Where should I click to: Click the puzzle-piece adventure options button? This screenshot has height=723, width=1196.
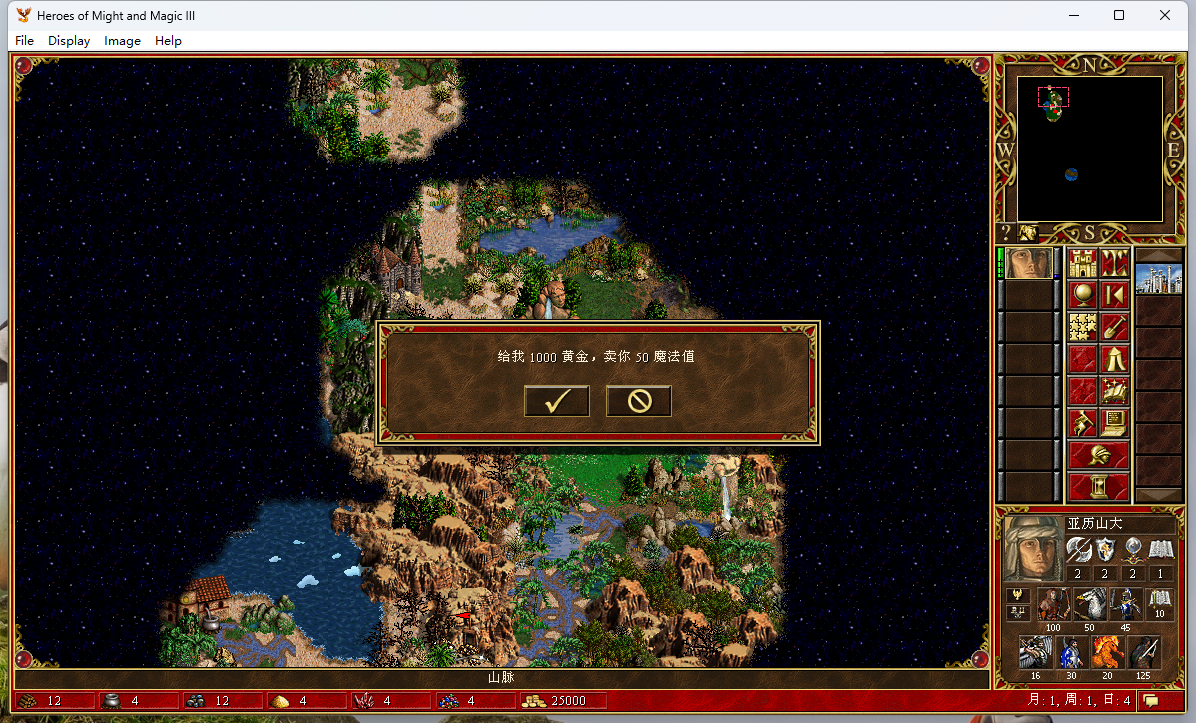(1083, 326)
